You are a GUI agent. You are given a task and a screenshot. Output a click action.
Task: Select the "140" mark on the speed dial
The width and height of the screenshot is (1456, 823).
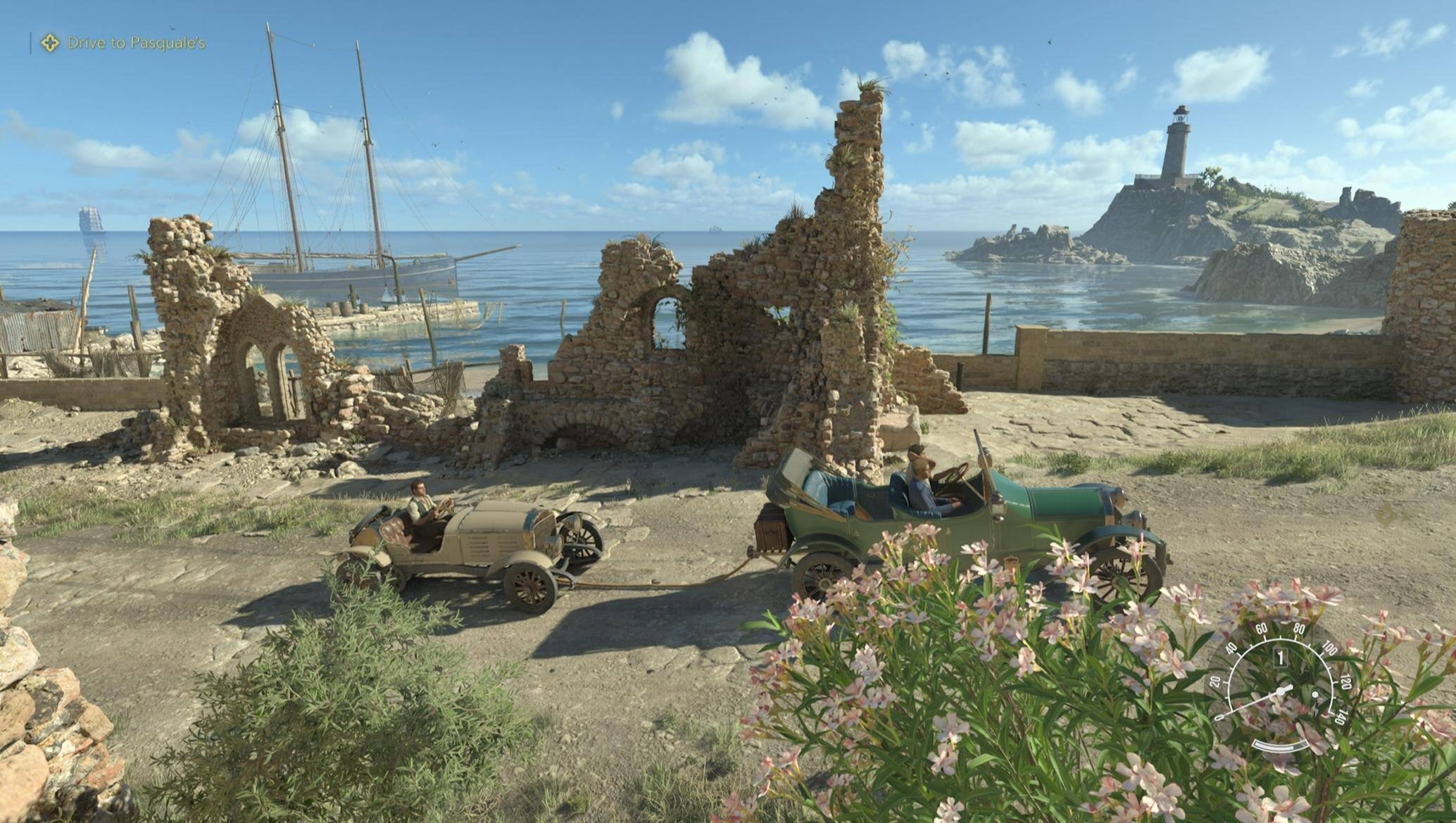[x=1341, y=717]
